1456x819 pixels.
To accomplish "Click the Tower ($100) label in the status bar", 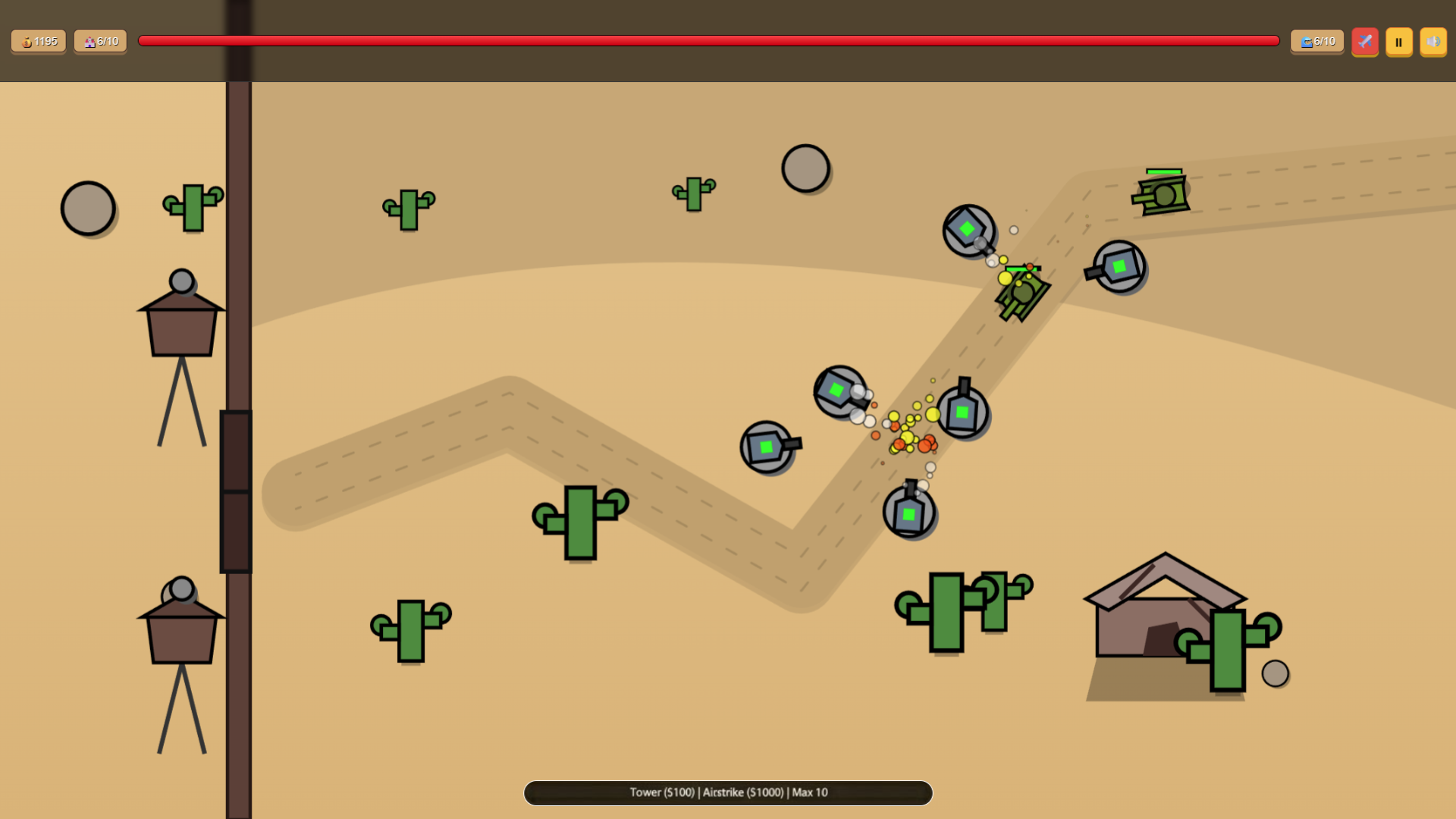I will point(662,792).
